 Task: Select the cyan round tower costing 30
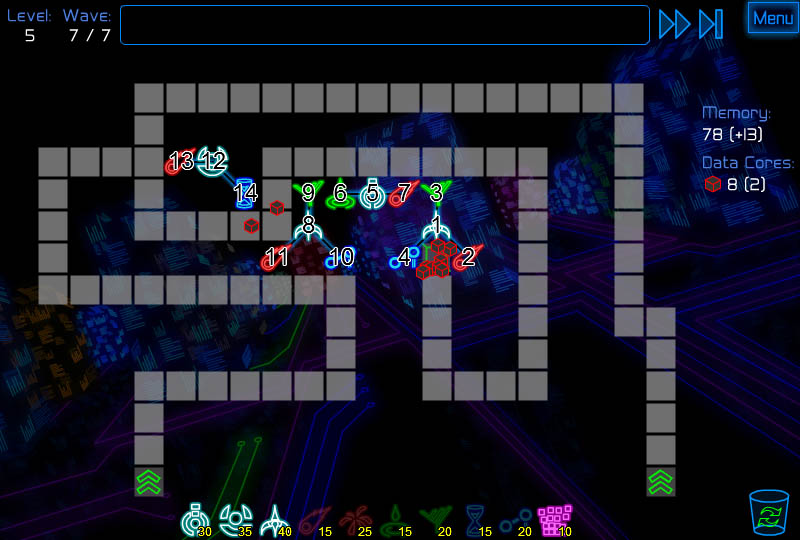click(195, 520)
